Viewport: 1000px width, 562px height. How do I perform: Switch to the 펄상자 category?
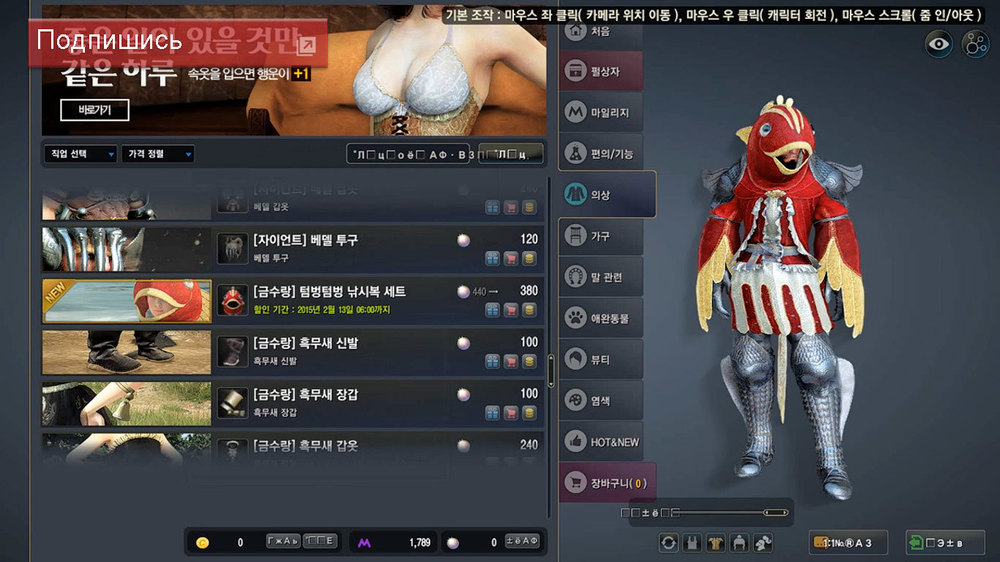tap(600, 72)
